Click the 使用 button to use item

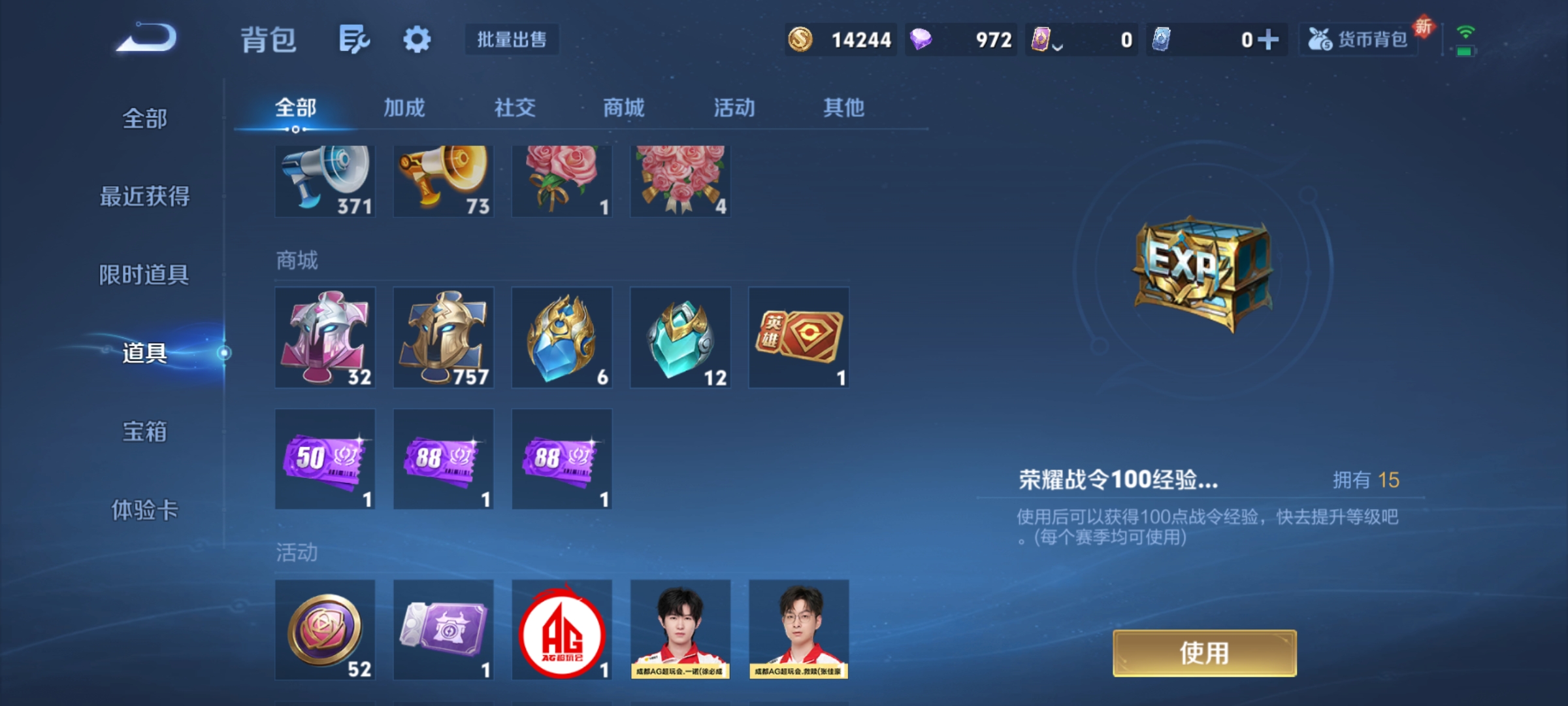click(x=1204, y=652)
